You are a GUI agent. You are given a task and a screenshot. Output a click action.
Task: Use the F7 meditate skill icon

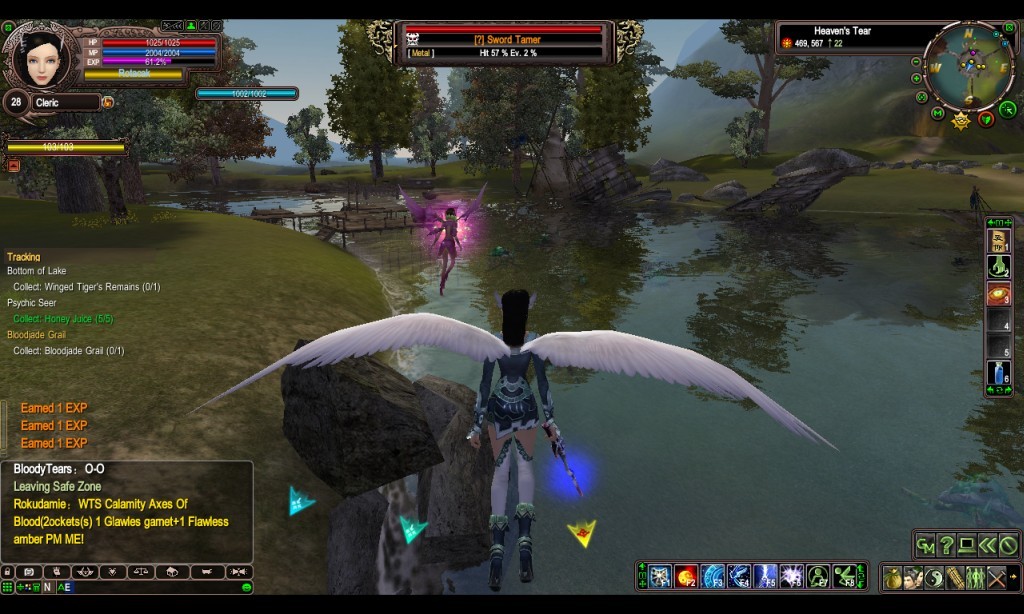818,576
